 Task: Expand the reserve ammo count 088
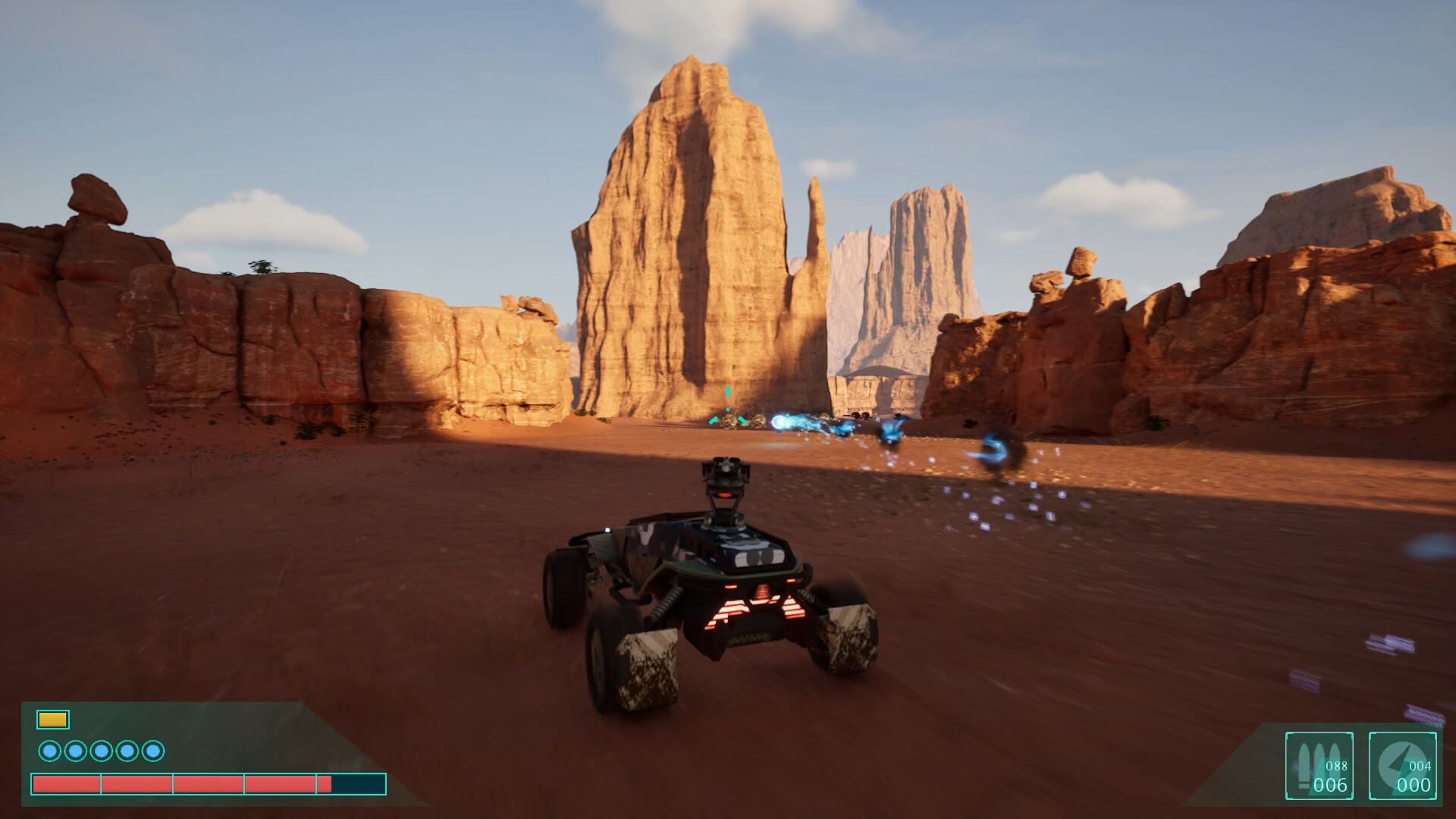click(1336, 766)
